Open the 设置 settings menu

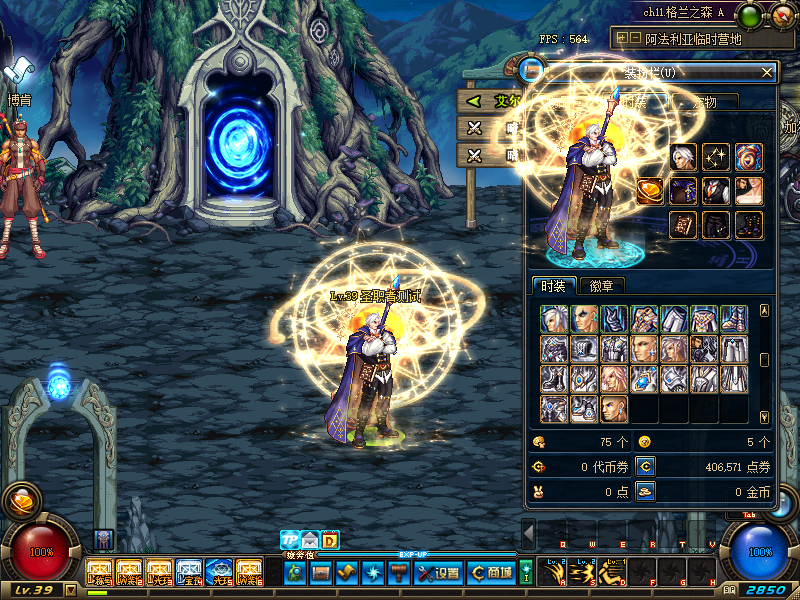pos(438,573)
